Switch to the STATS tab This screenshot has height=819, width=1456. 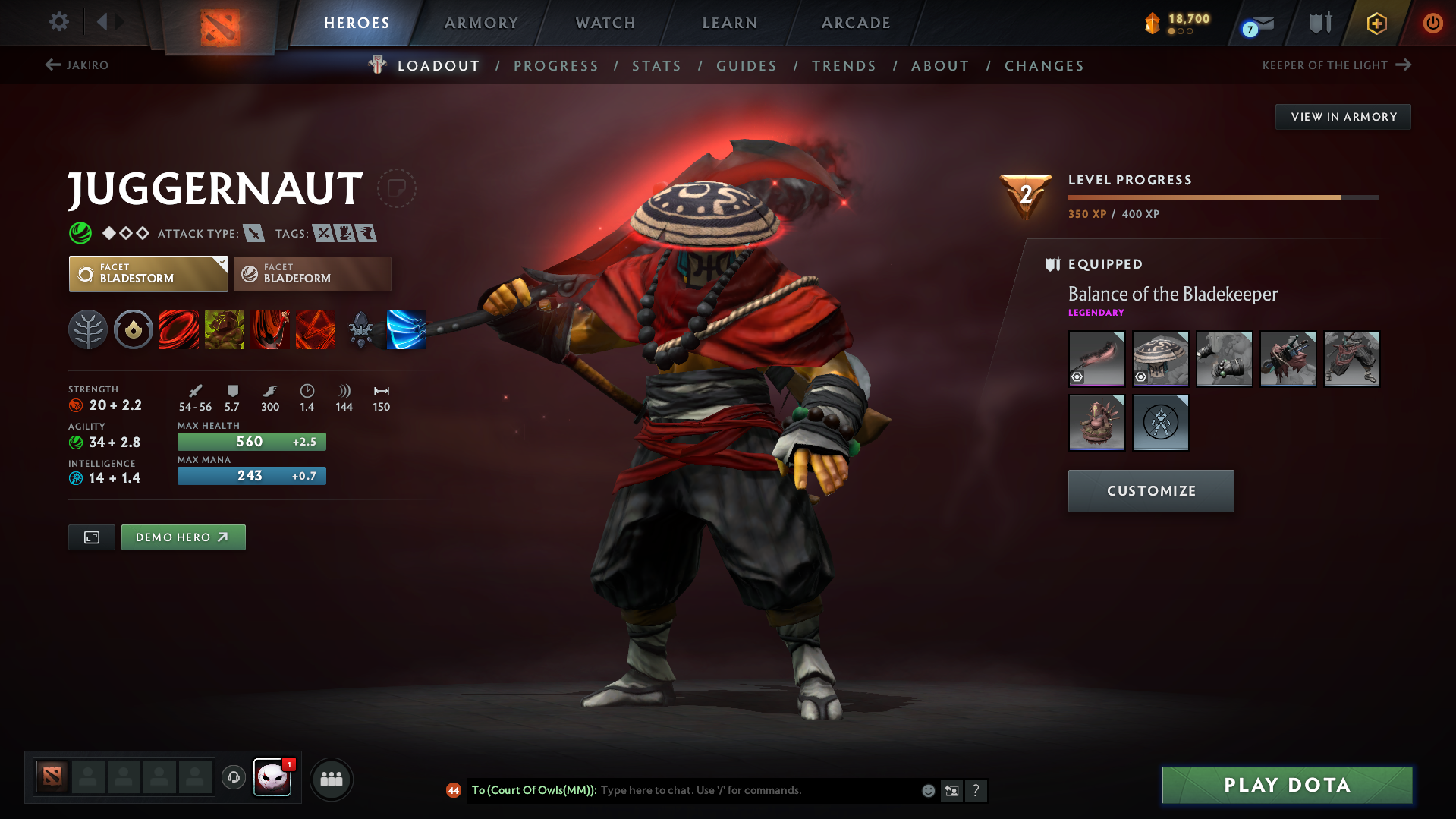coord(656,65)
